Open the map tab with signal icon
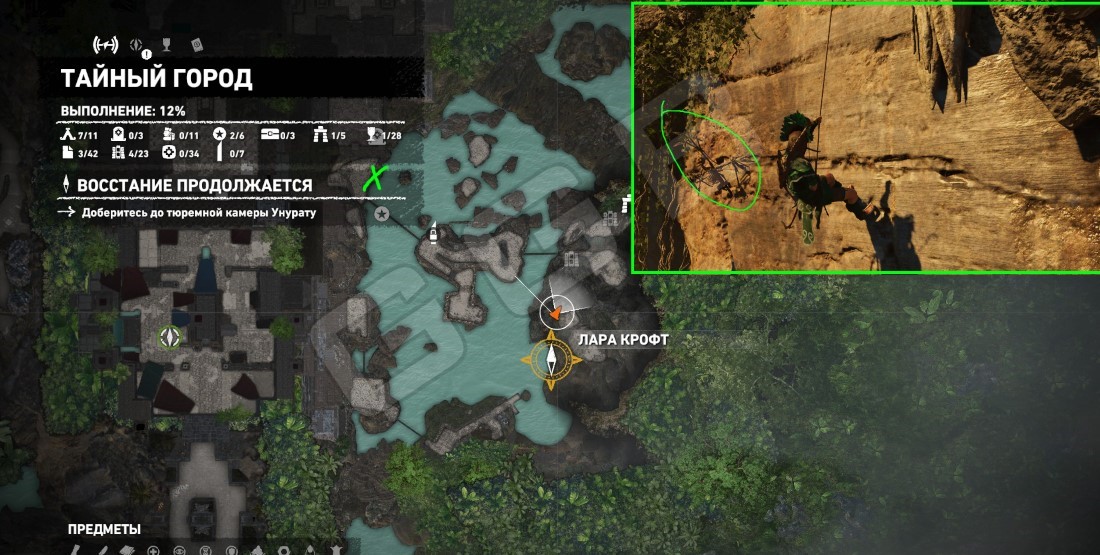The width and height of the screenshot is (1100, 555). 104,44
